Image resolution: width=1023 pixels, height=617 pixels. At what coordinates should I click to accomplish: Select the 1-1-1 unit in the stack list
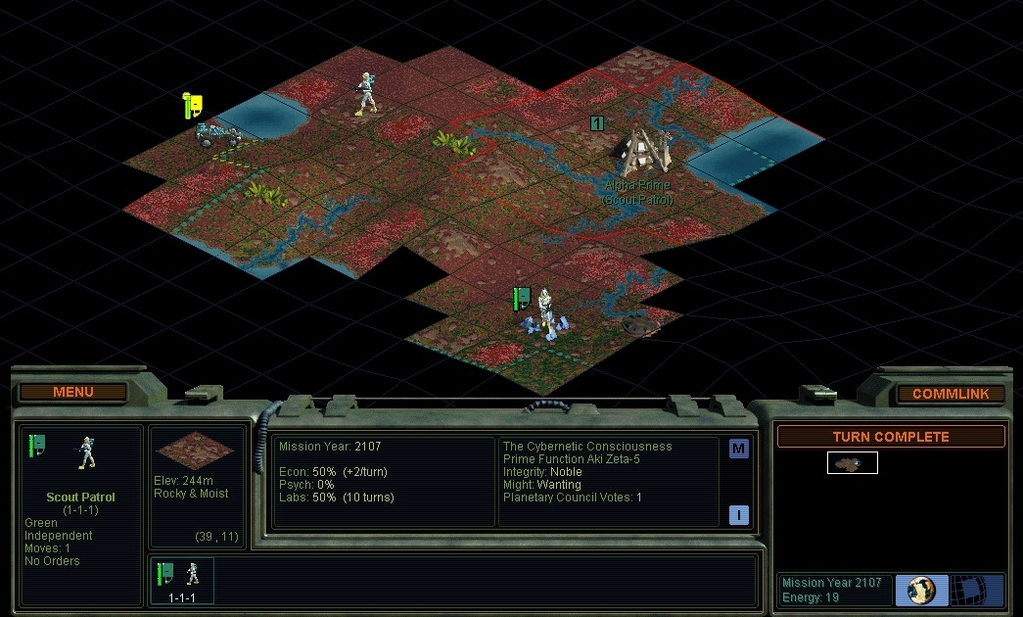pos(182,581)
